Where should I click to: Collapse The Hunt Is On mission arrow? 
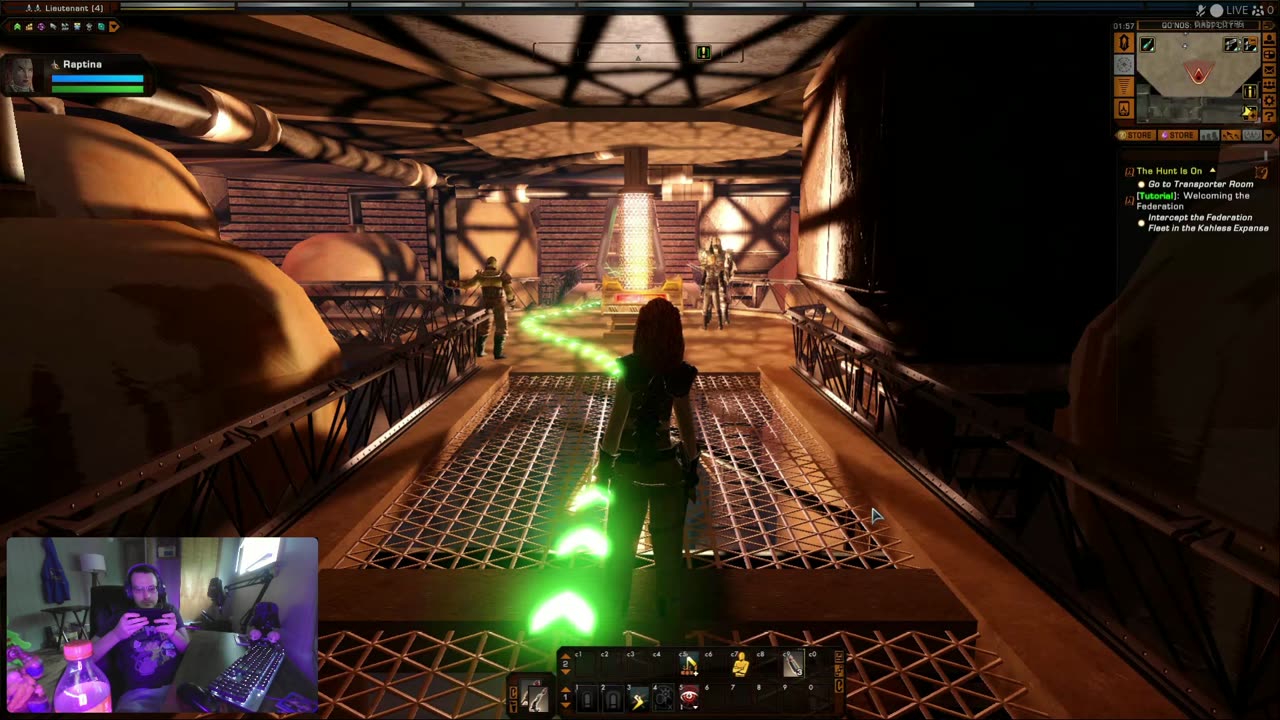click(x=1212, y=171)
